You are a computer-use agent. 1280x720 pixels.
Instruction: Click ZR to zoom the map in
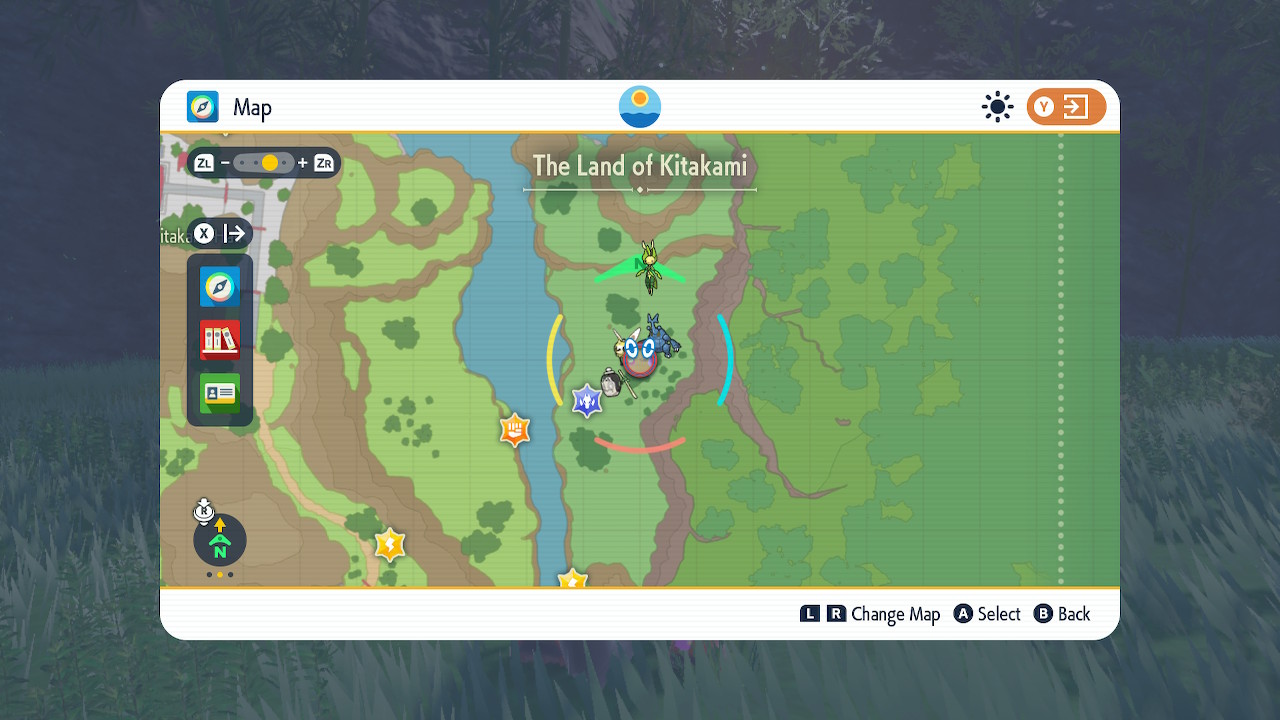tap(322, 161)
